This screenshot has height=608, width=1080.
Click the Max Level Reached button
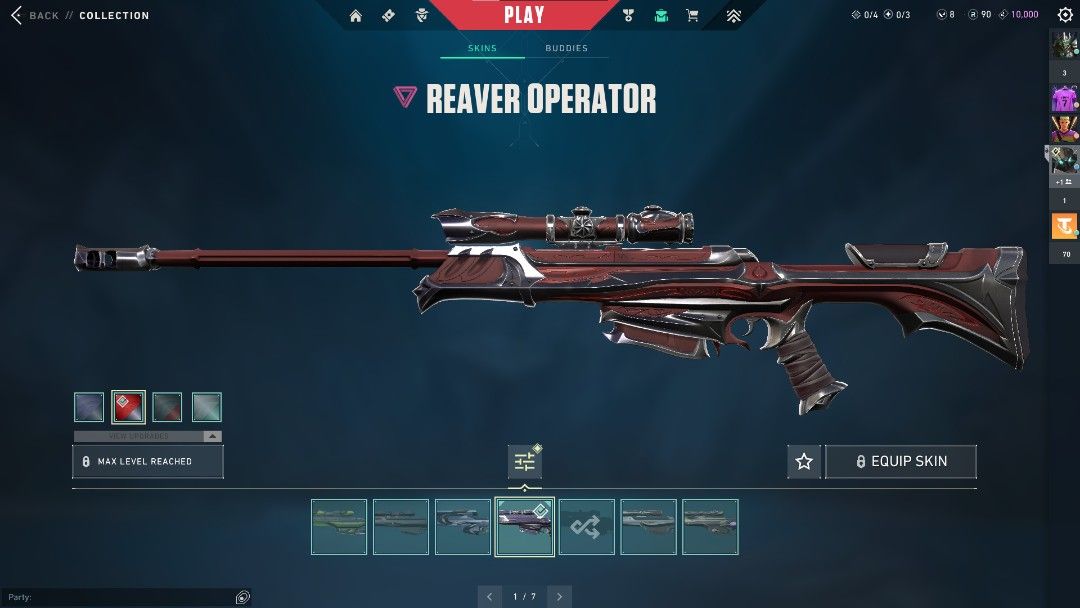148,461
